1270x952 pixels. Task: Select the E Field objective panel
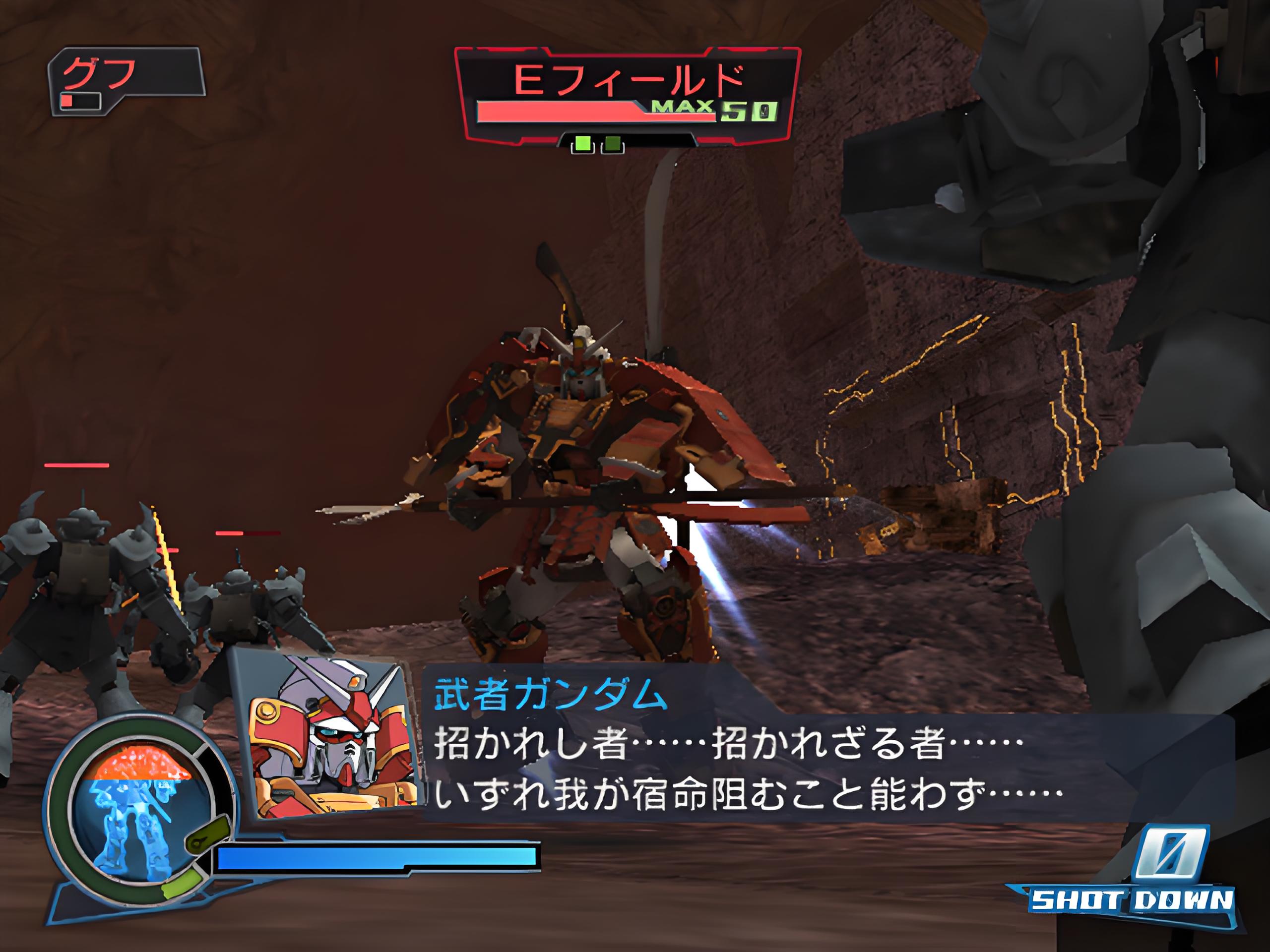pyautogui.click(x=627, y=95)
